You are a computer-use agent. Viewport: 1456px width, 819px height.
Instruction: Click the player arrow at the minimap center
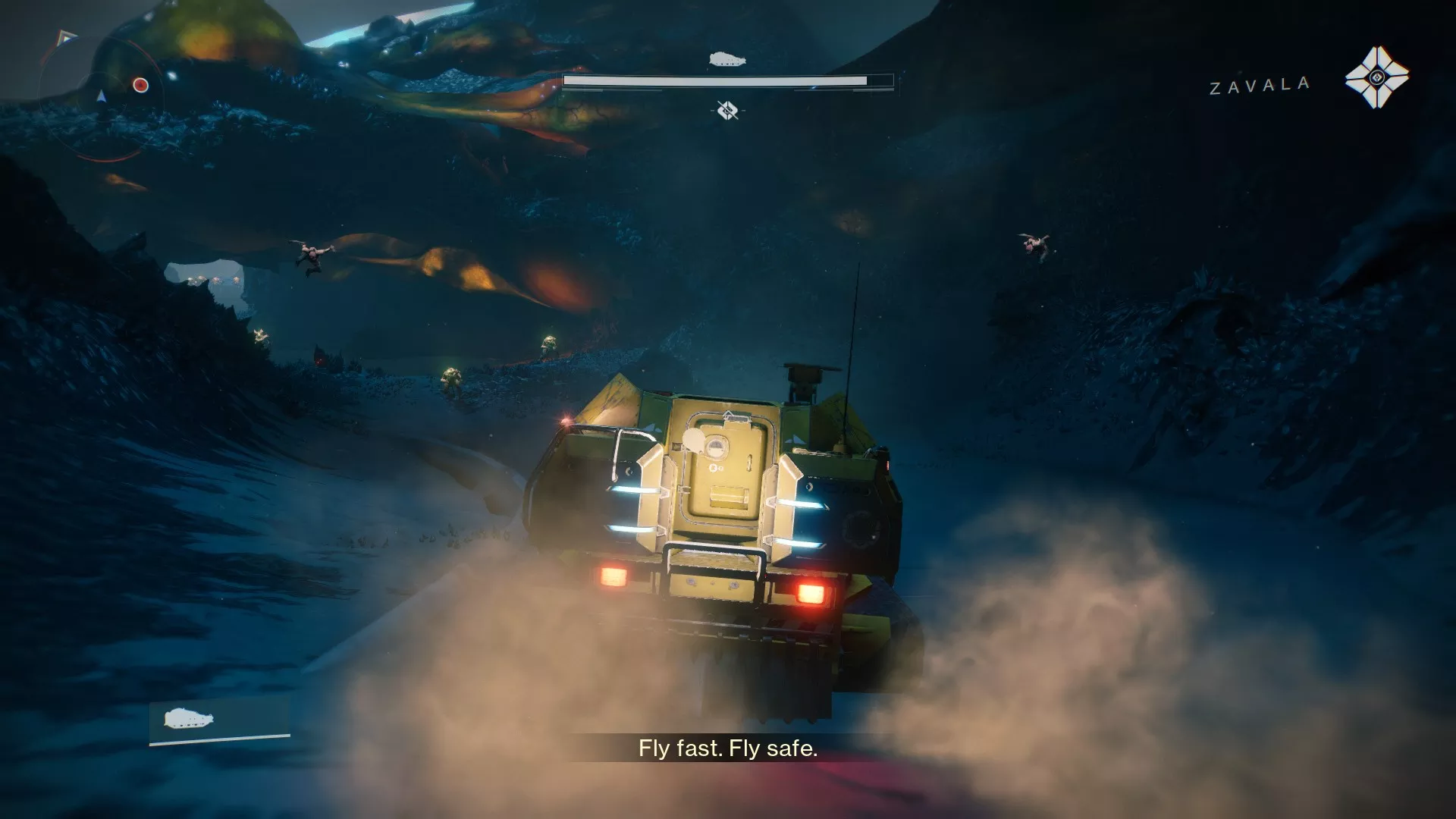tap(102, 97)
